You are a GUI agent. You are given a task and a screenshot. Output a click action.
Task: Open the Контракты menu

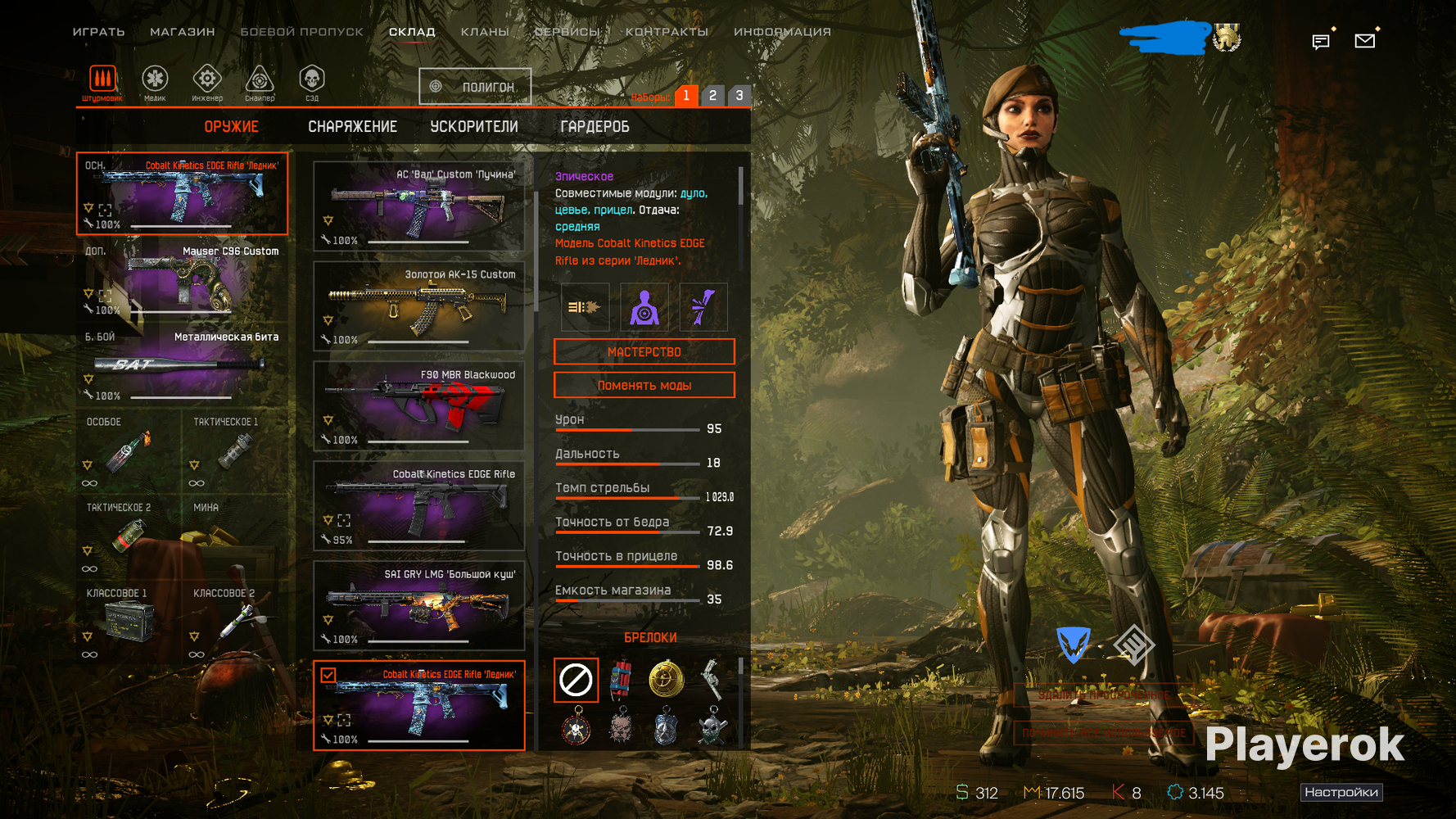[x=667, y=32]
